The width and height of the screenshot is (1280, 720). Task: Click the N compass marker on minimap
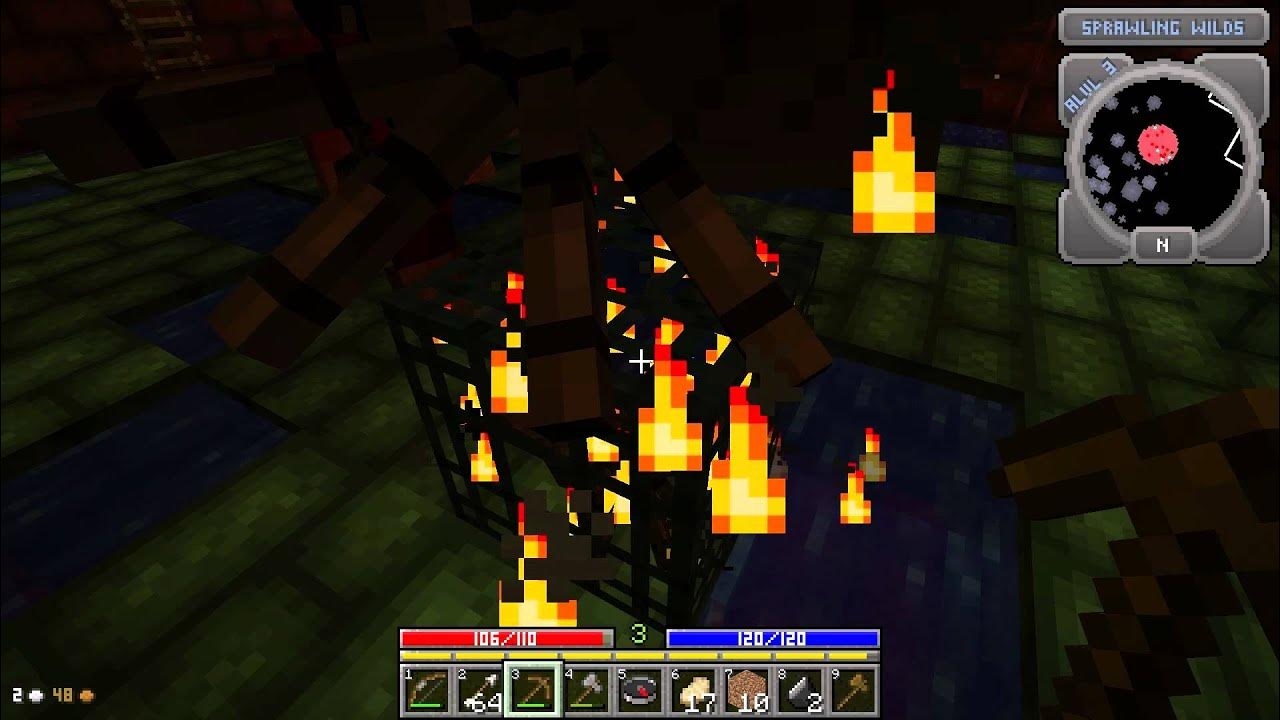coord(1162,245)
